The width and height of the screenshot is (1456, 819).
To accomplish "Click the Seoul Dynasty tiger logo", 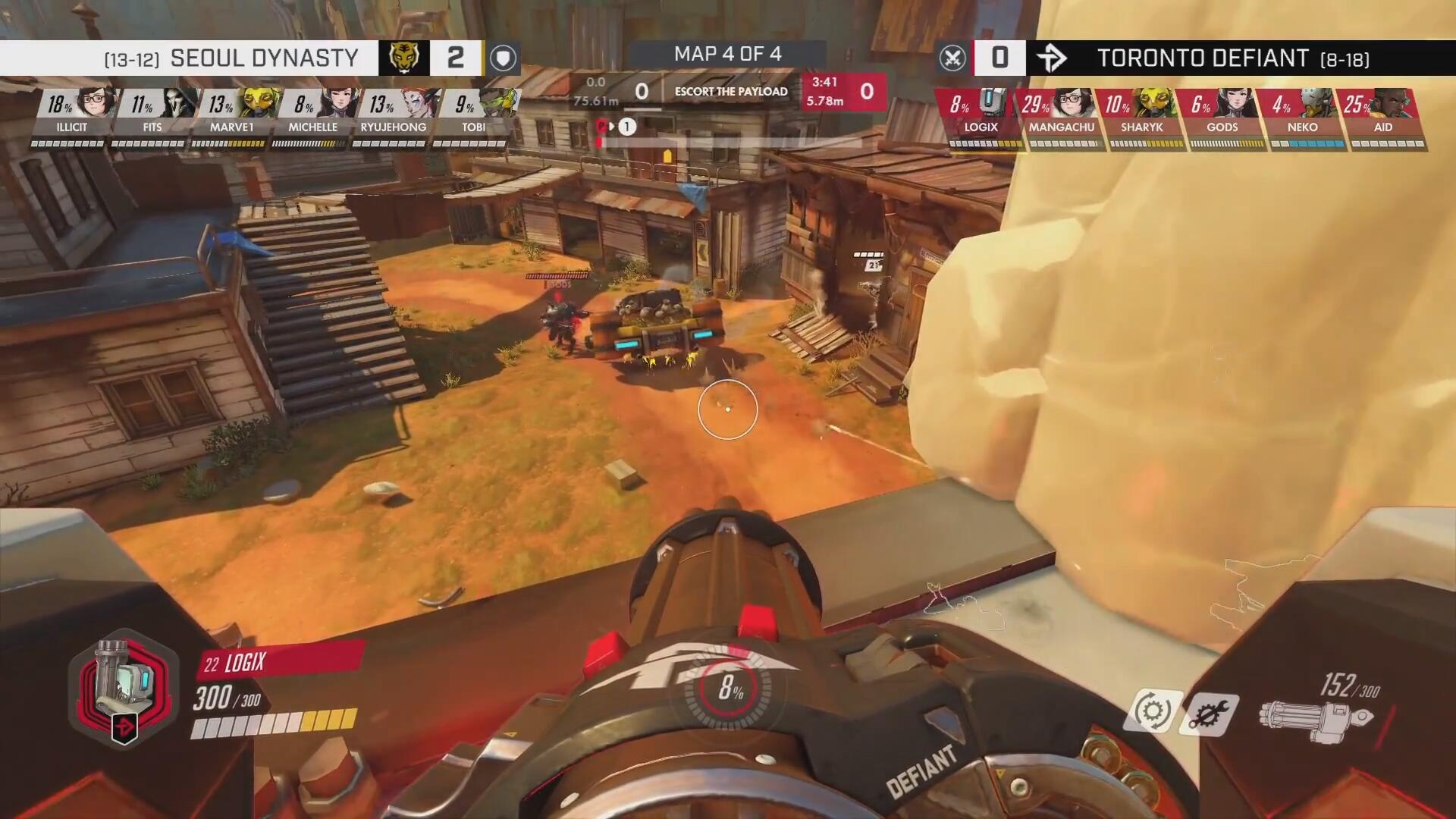I will click(x=403, y=58).
